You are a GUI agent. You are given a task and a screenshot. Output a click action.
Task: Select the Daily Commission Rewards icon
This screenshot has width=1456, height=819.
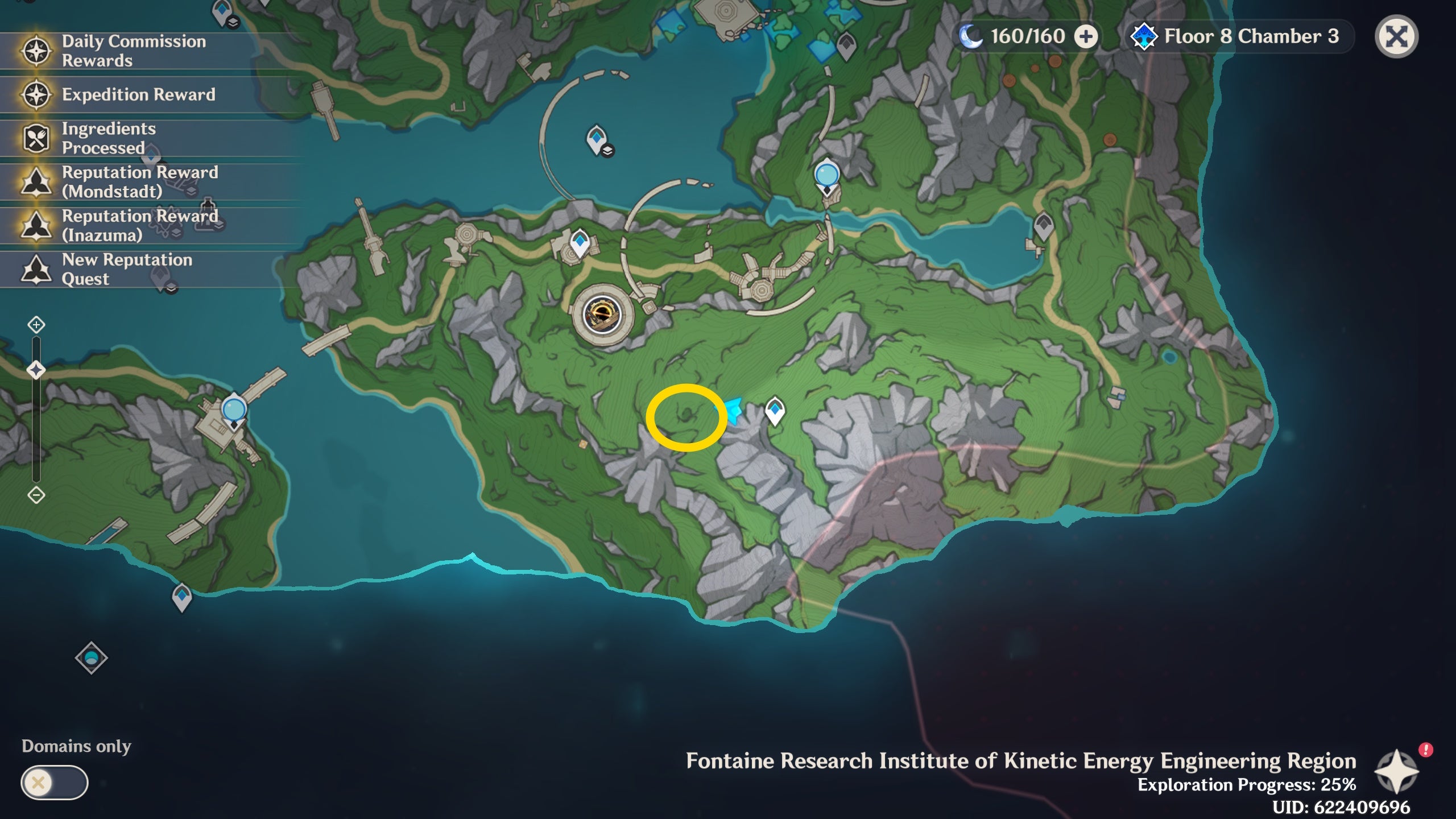coord(36,50)
